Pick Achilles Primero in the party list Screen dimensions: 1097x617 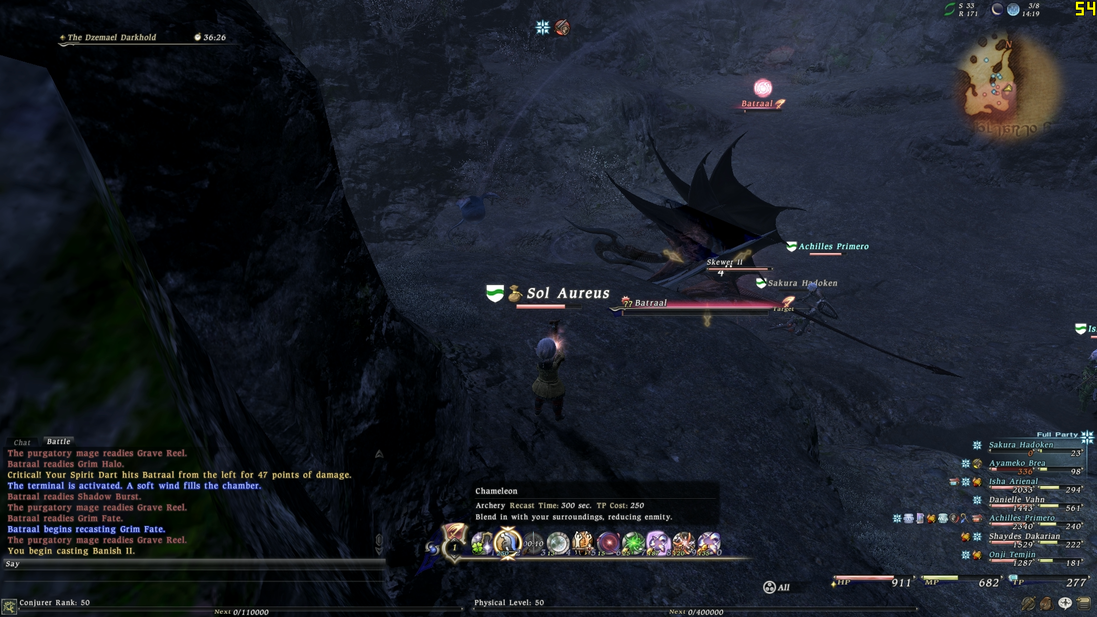tap(1021, 518)
